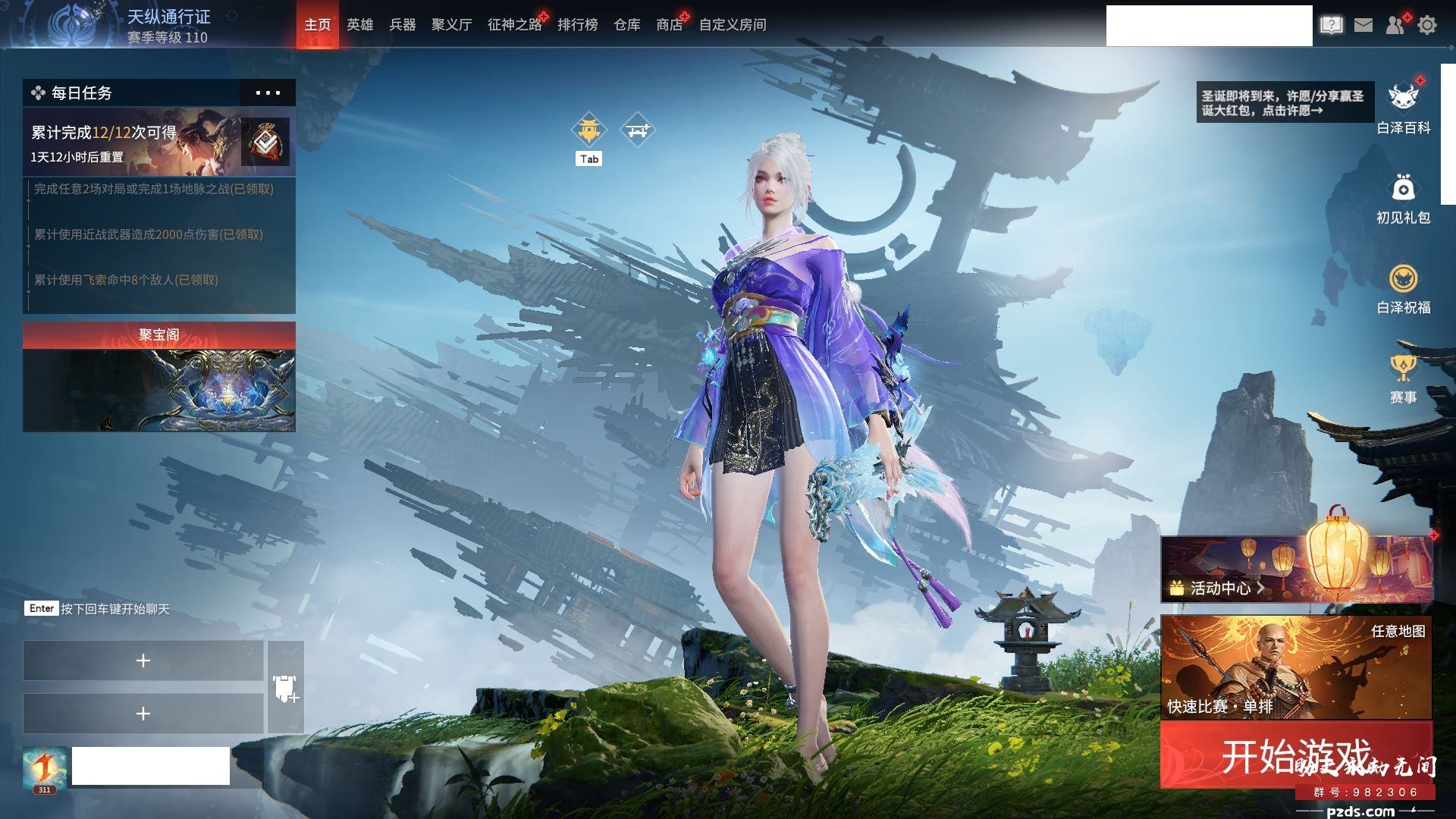Open the 白泽百科 encyclopedia icon
Screen dimensions: 1456x819
(x=1403, y=107)
